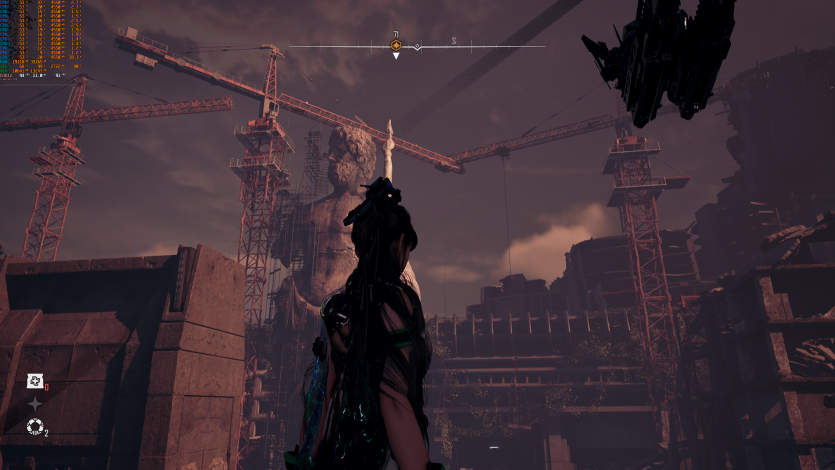Activate the grey four-point star slot

click(x=34, y=403)
